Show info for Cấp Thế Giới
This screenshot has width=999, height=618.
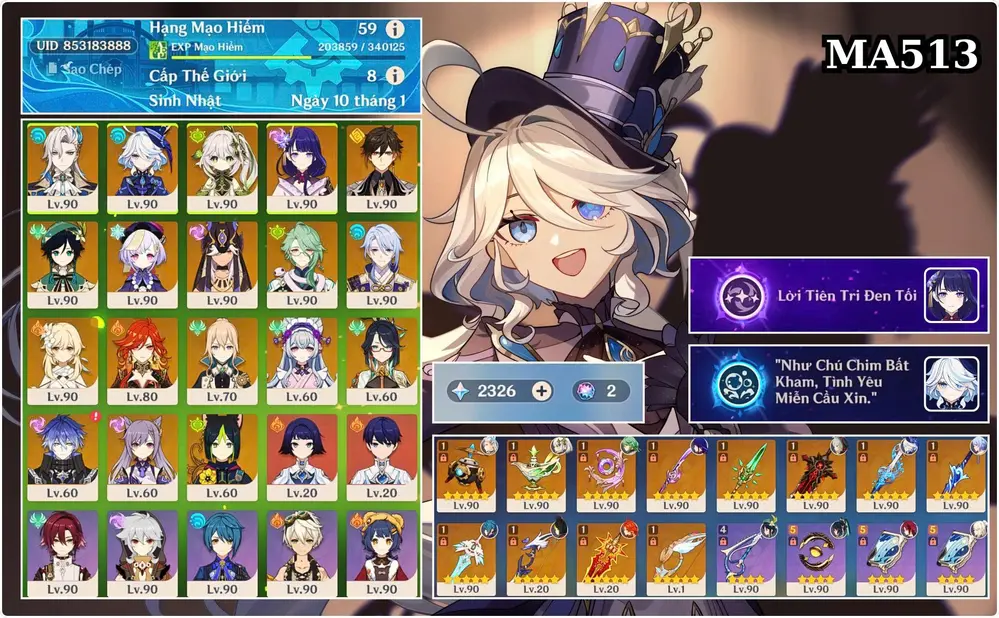(x=395, y=76)
